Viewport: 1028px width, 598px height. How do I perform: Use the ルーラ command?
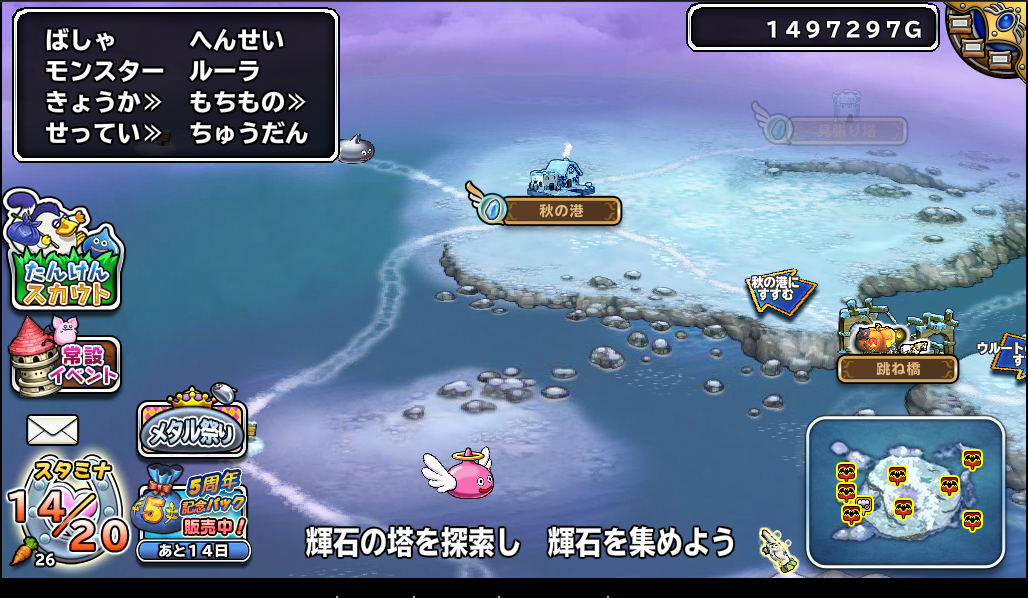point(224,72)
